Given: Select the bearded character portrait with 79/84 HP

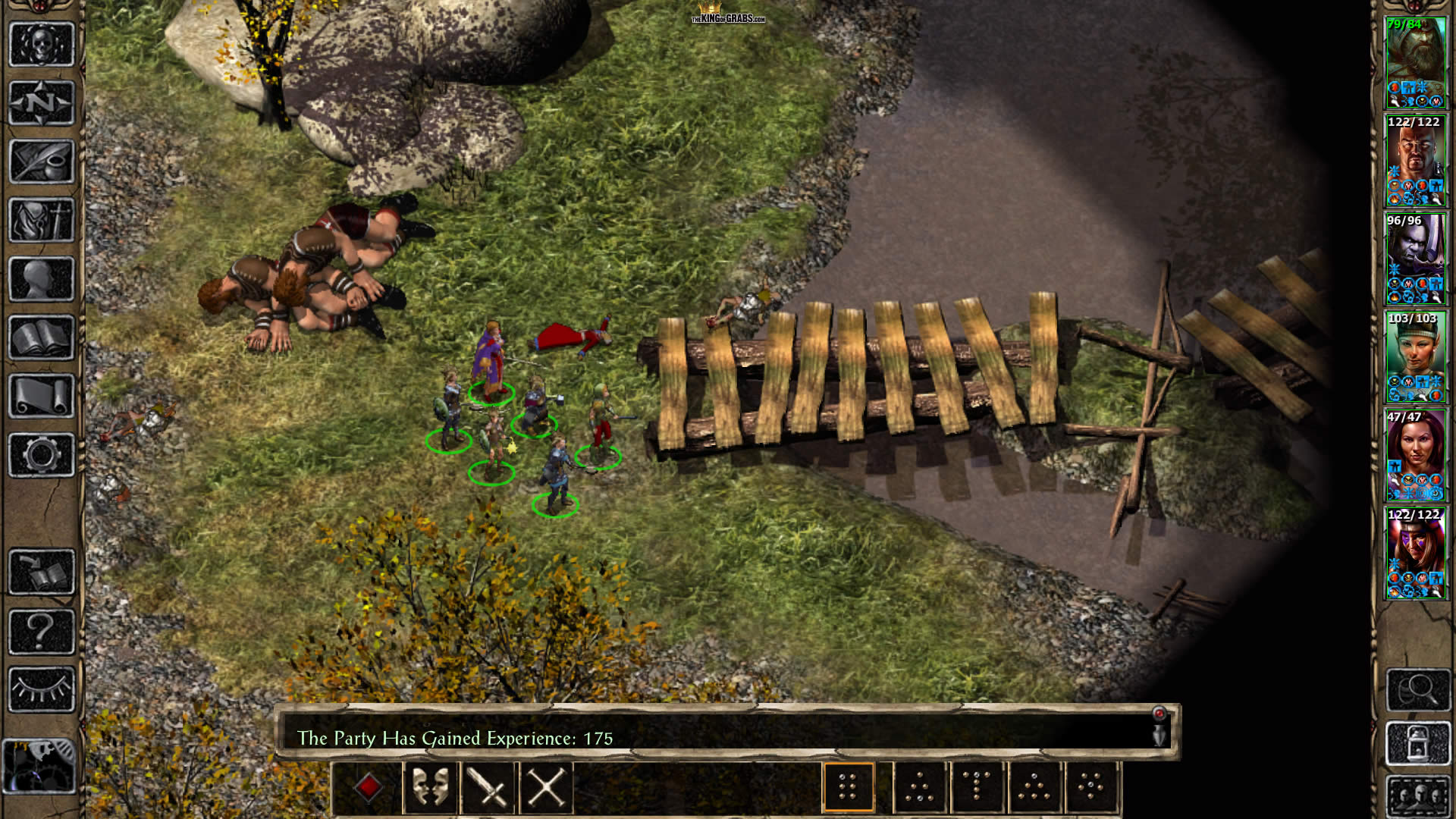Looking at the screenshot, I should (1415, 62).
